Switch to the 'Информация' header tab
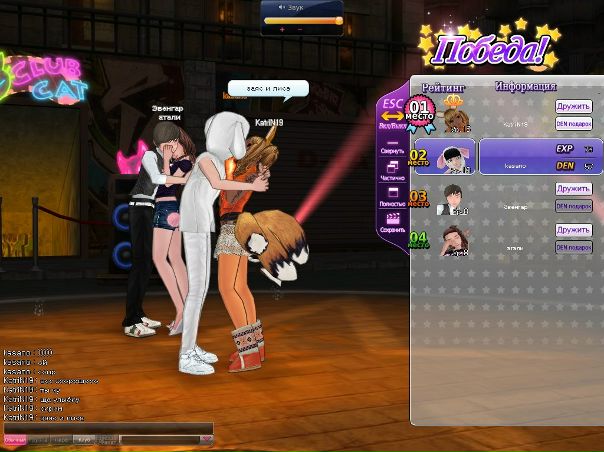Image resolution: width=604 pixels, height=452 pixels. 525,86
